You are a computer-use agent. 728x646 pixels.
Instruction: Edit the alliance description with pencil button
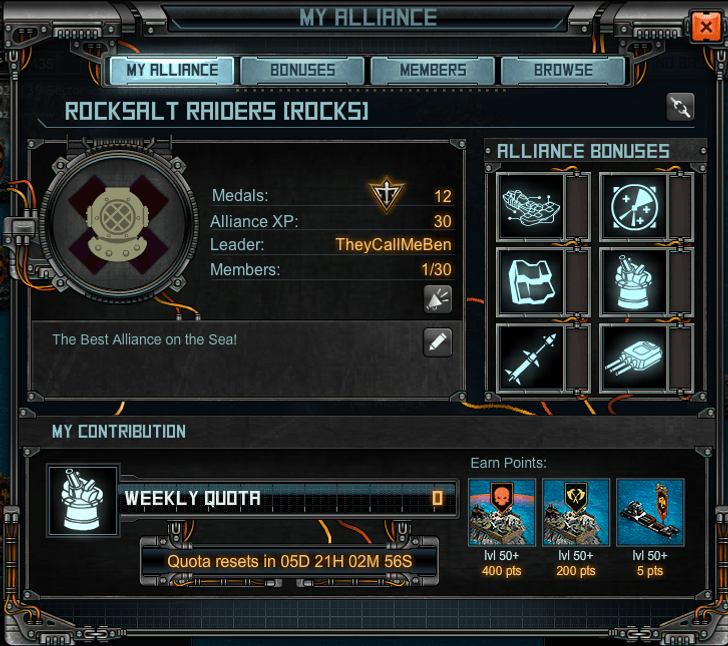tap(437, 342)
